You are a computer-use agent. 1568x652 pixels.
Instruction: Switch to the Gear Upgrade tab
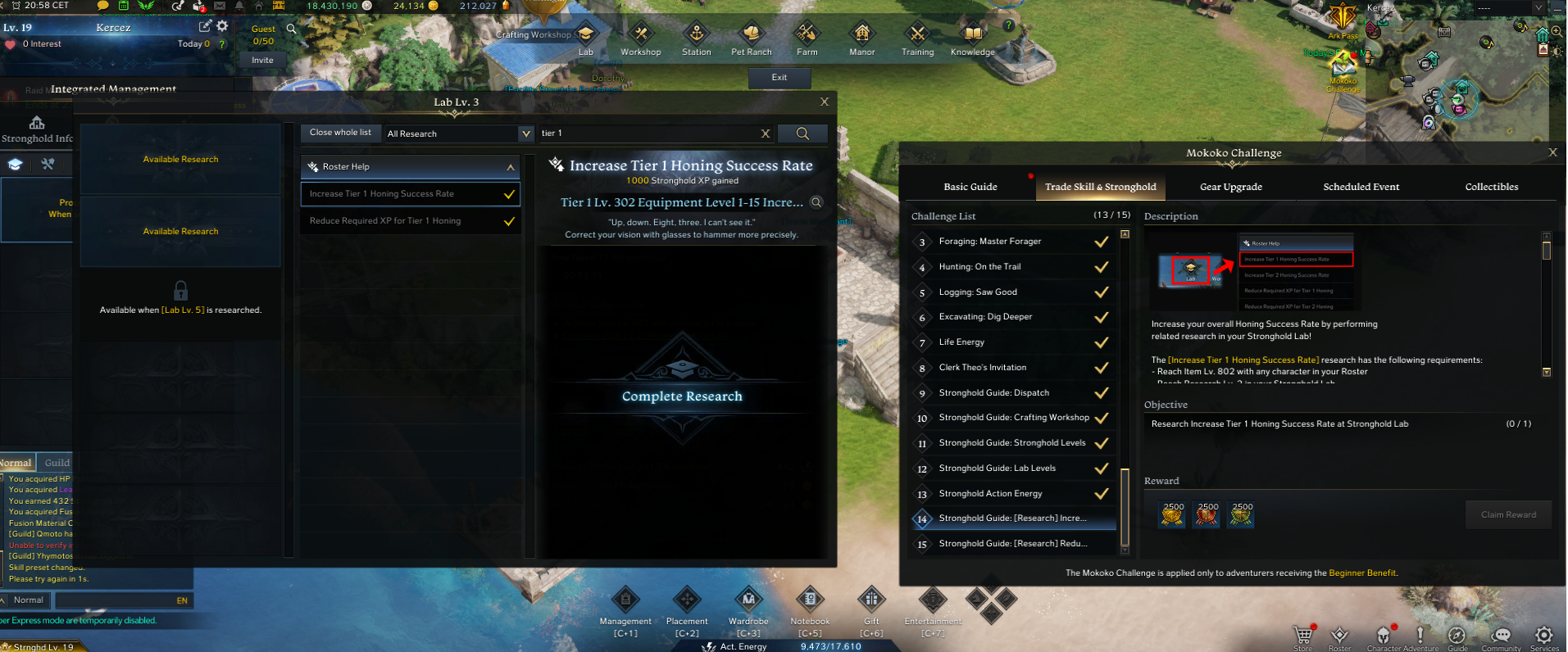(x=1230, y=187)
